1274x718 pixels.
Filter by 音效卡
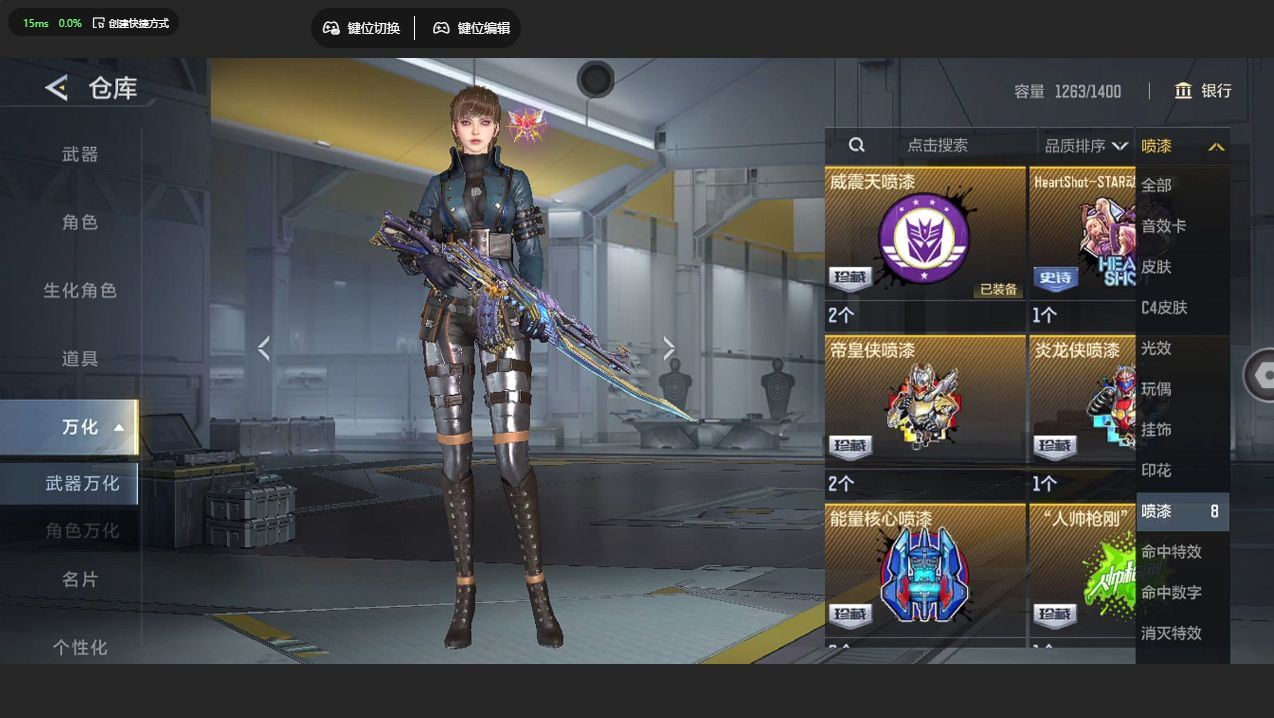click(x=1164, y=226)
